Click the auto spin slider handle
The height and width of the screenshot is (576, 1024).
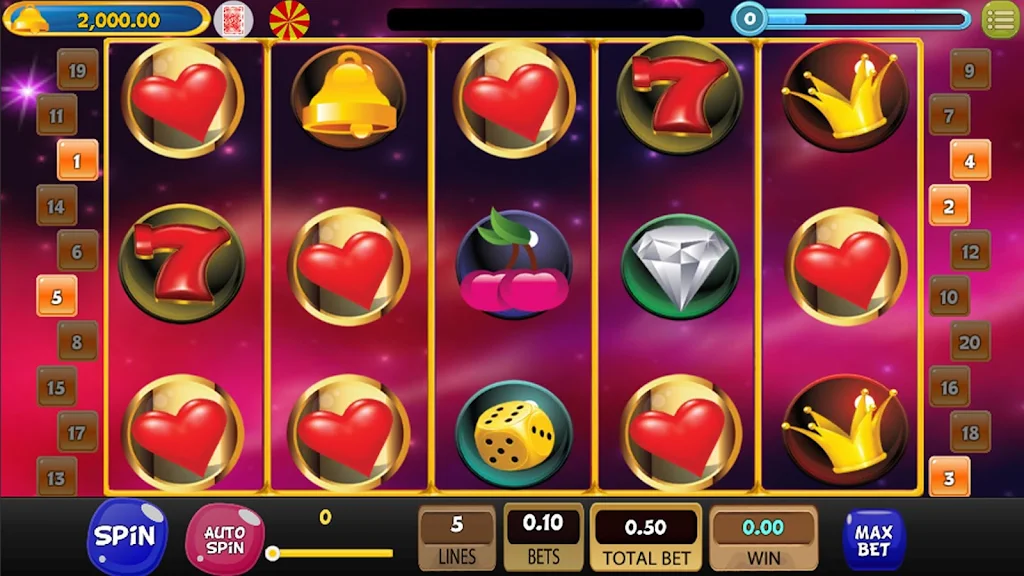coord(272,553)
